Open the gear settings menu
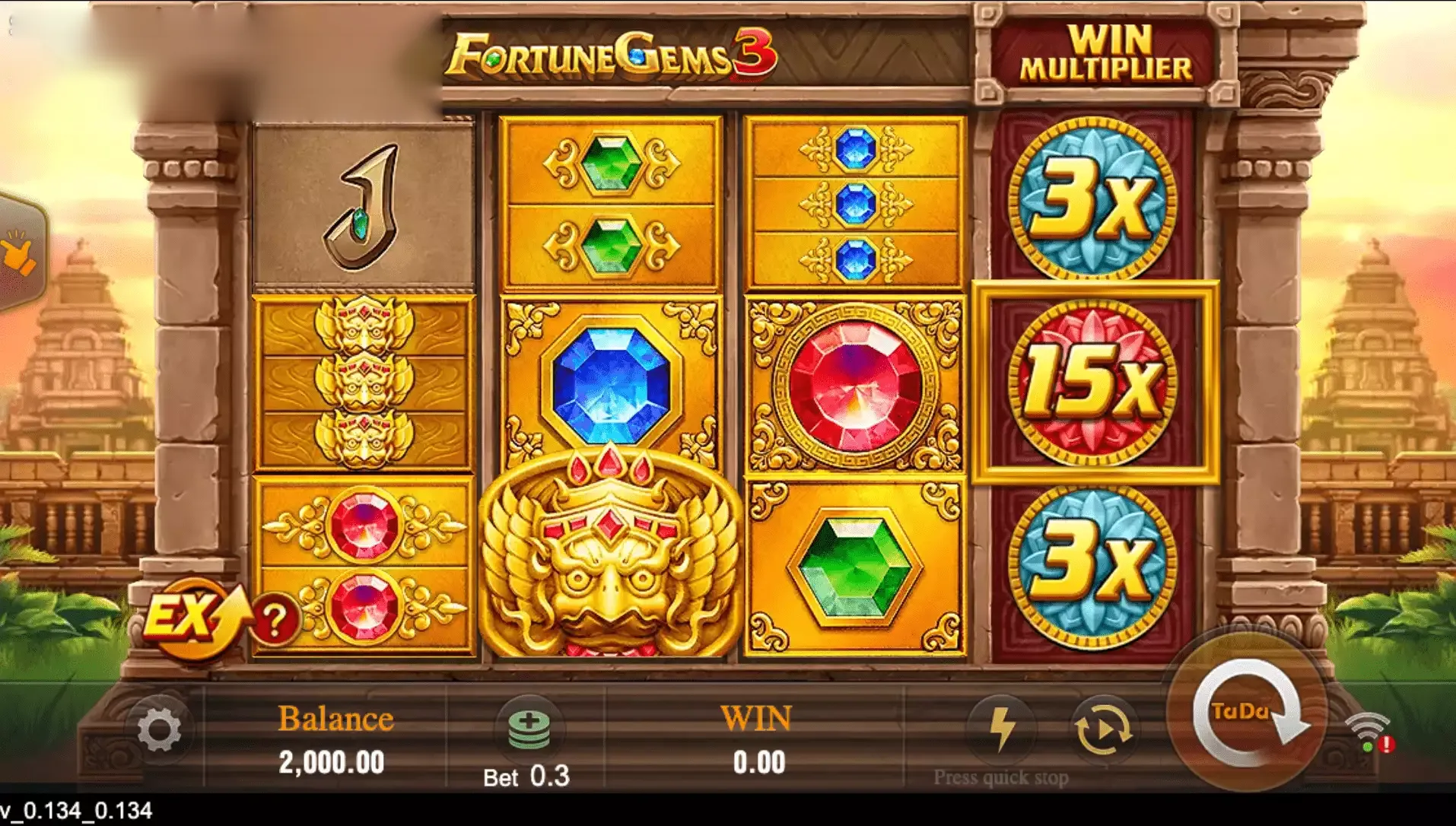 tap(160, 730)
